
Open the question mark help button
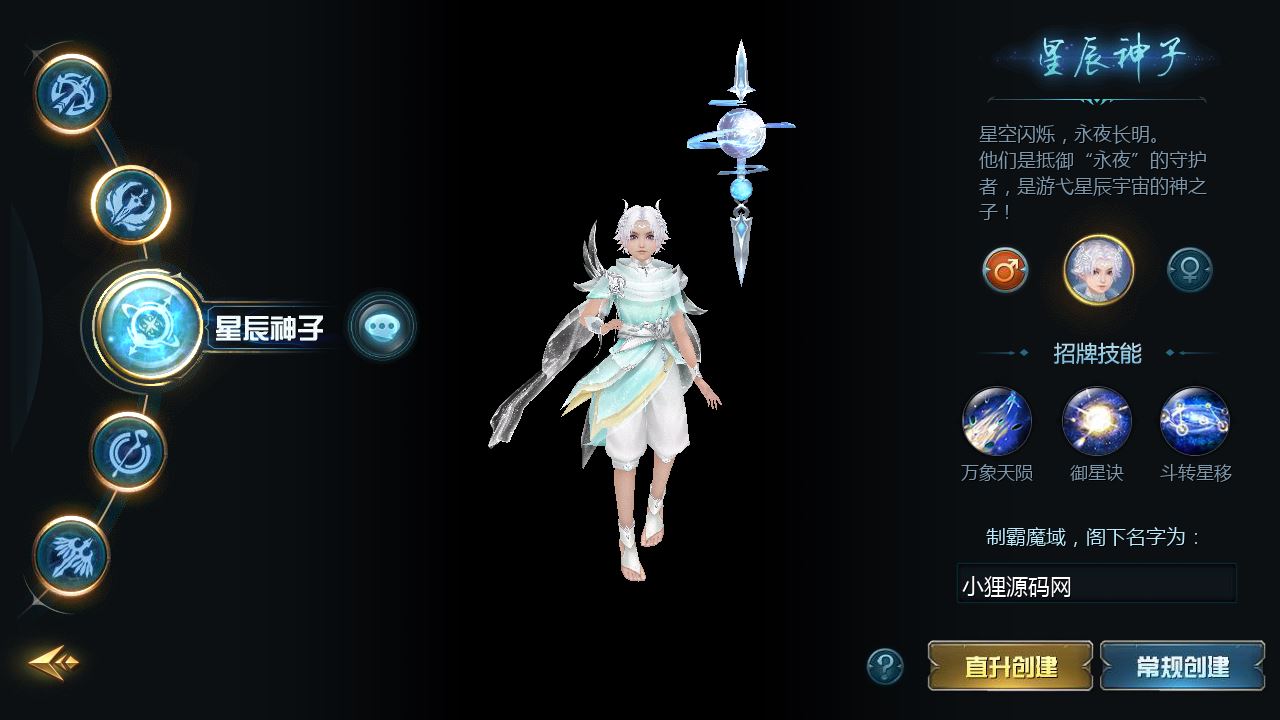point(885,666)
